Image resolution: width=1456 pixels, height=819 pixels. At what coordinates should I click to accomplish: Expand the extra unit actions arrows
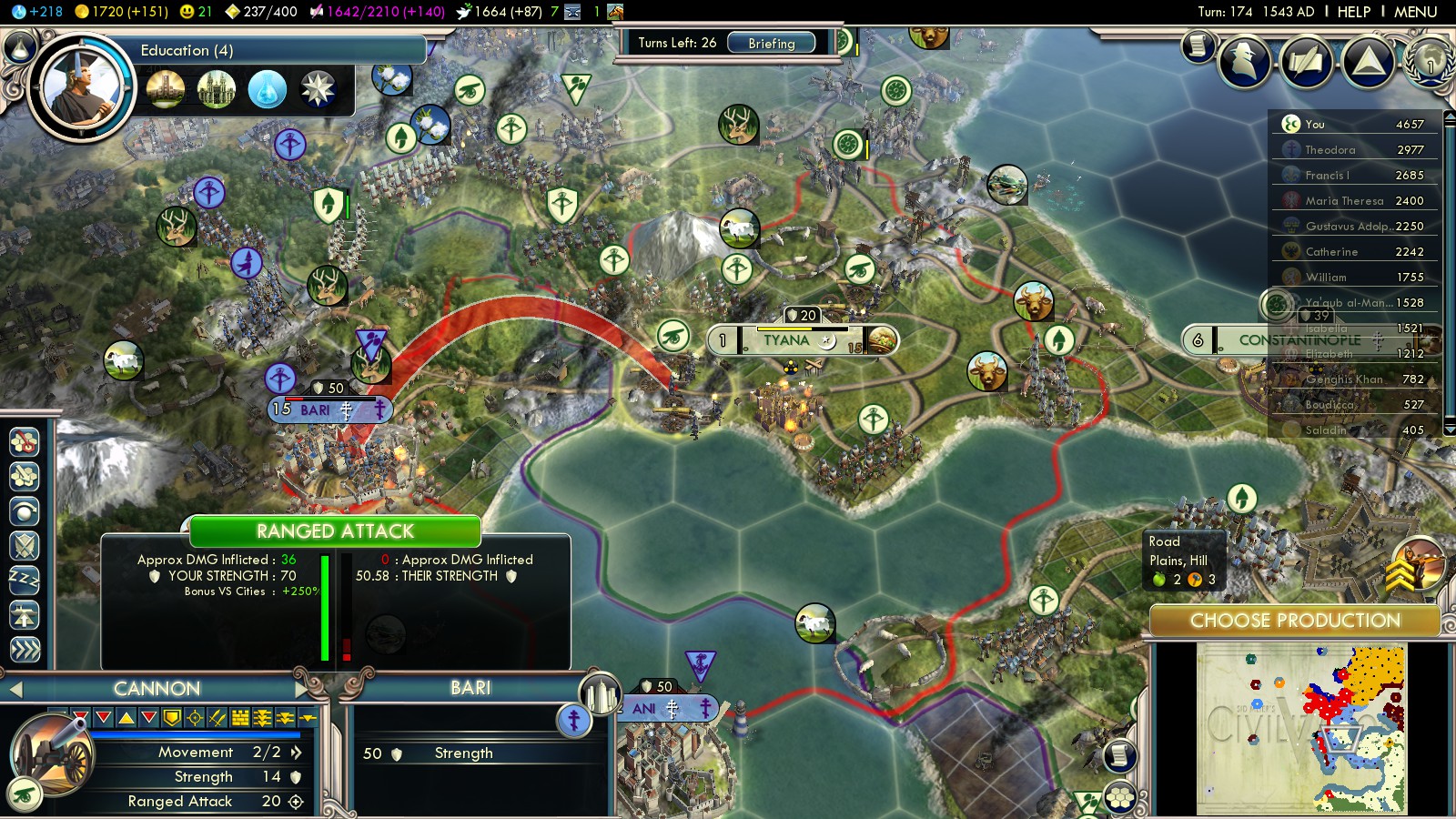point(25,650)
